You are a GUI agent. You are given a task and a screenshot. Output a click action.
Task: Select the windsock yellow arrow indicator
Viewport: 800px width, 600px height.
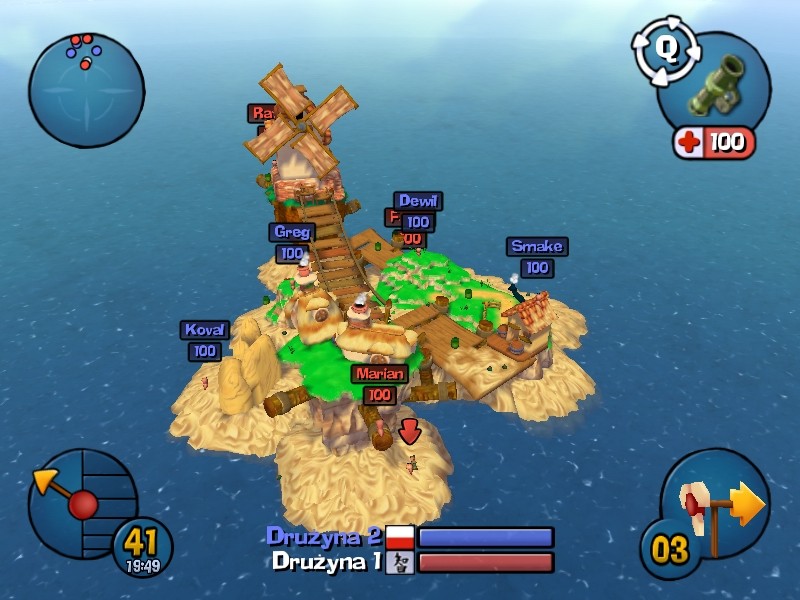(x=746, y=505)
